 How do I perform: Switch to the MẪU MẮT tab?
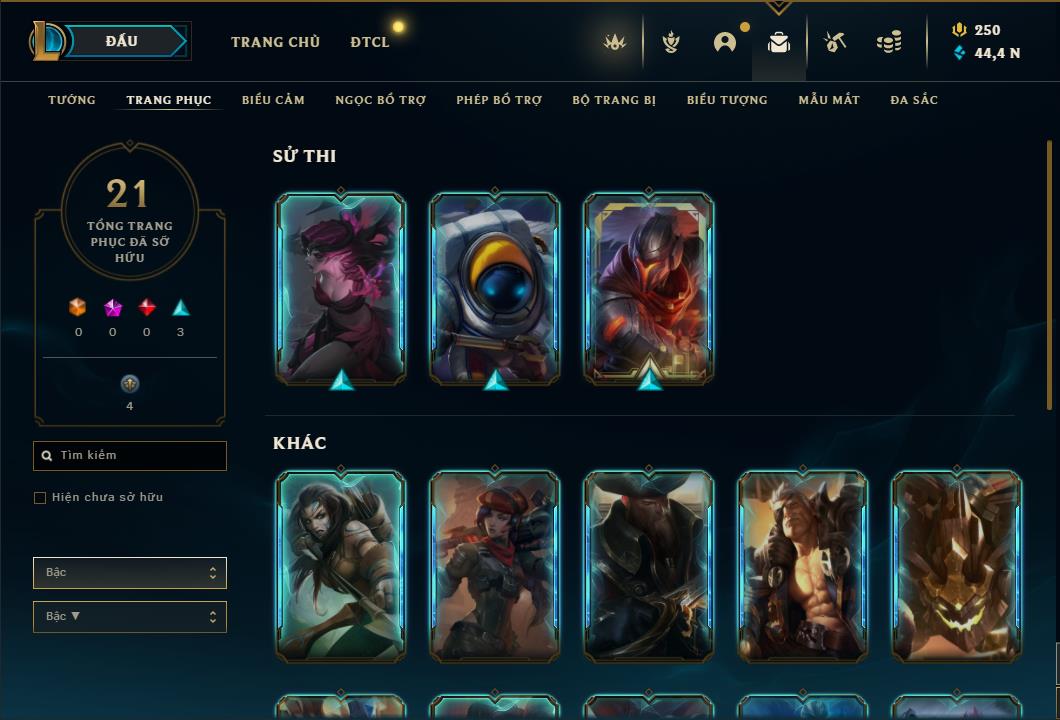click(x=829, y=100)
